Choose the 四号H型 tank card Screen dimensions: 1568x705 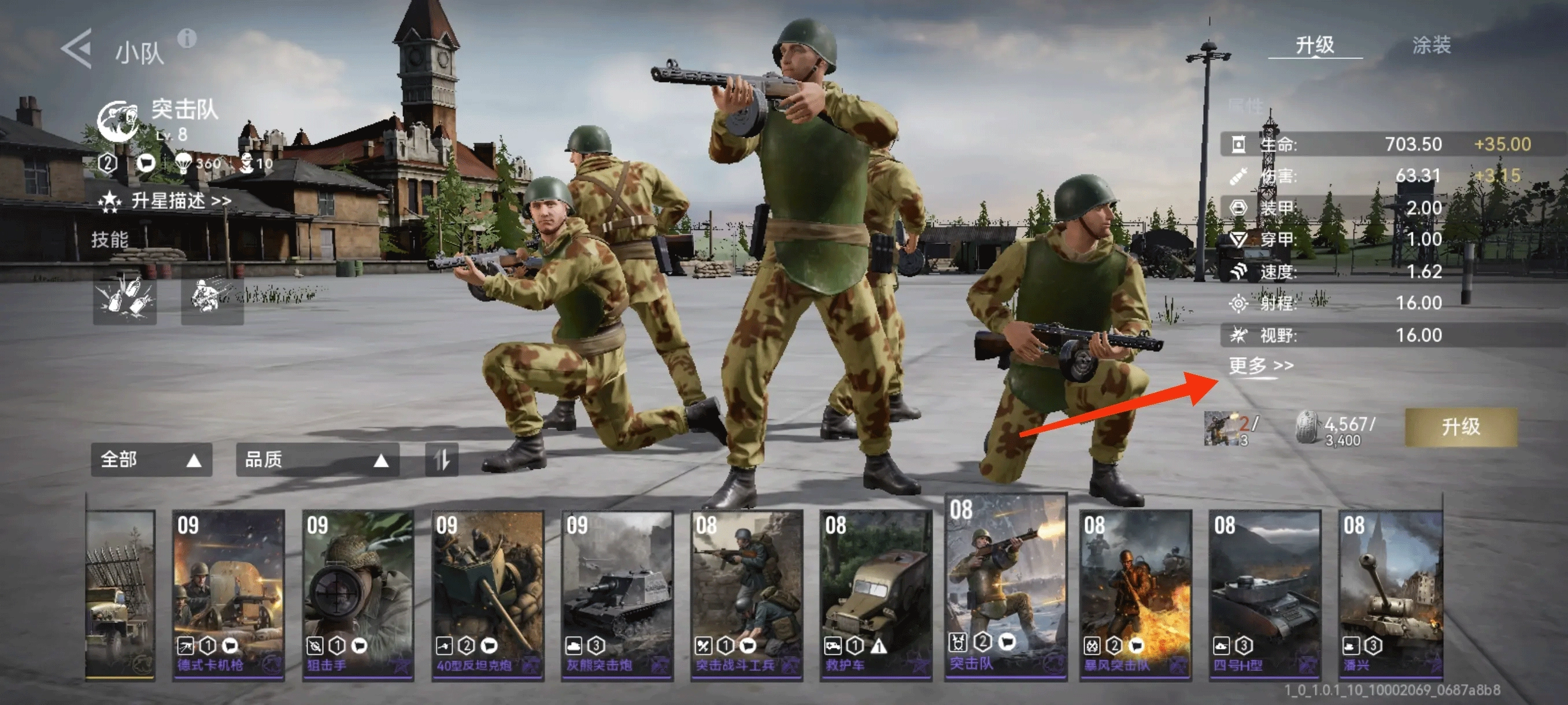click(1265, 593)
